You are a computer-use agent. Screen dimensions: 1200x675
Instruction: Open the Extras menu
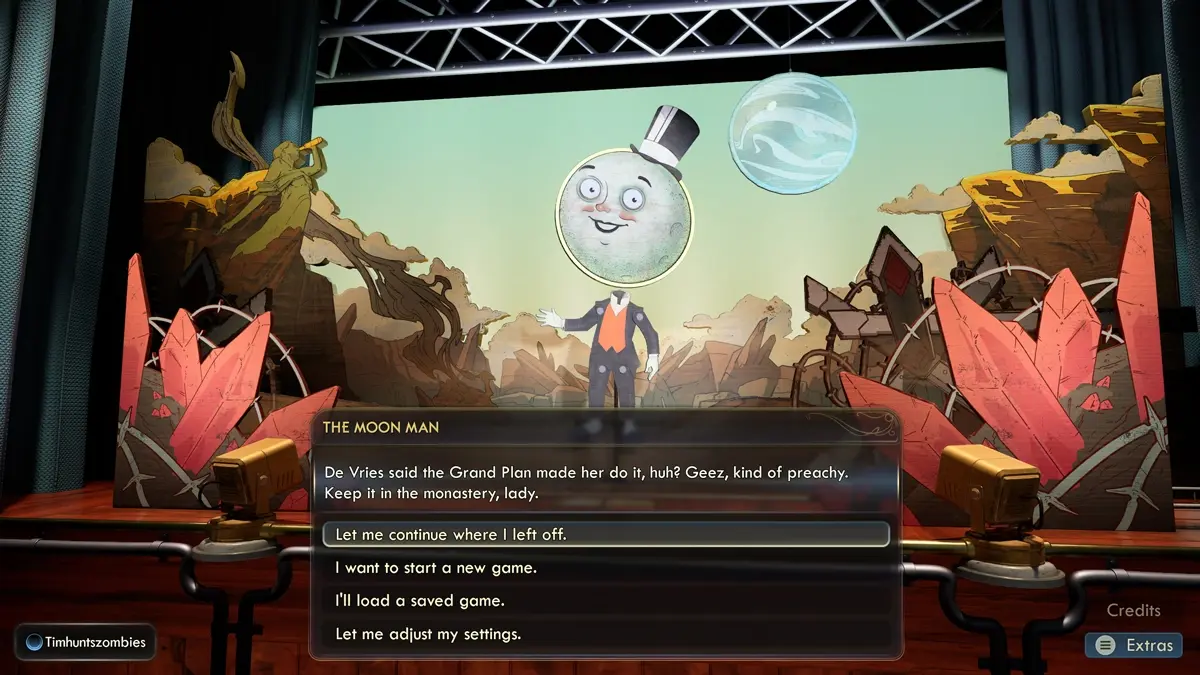point(1134,645)
